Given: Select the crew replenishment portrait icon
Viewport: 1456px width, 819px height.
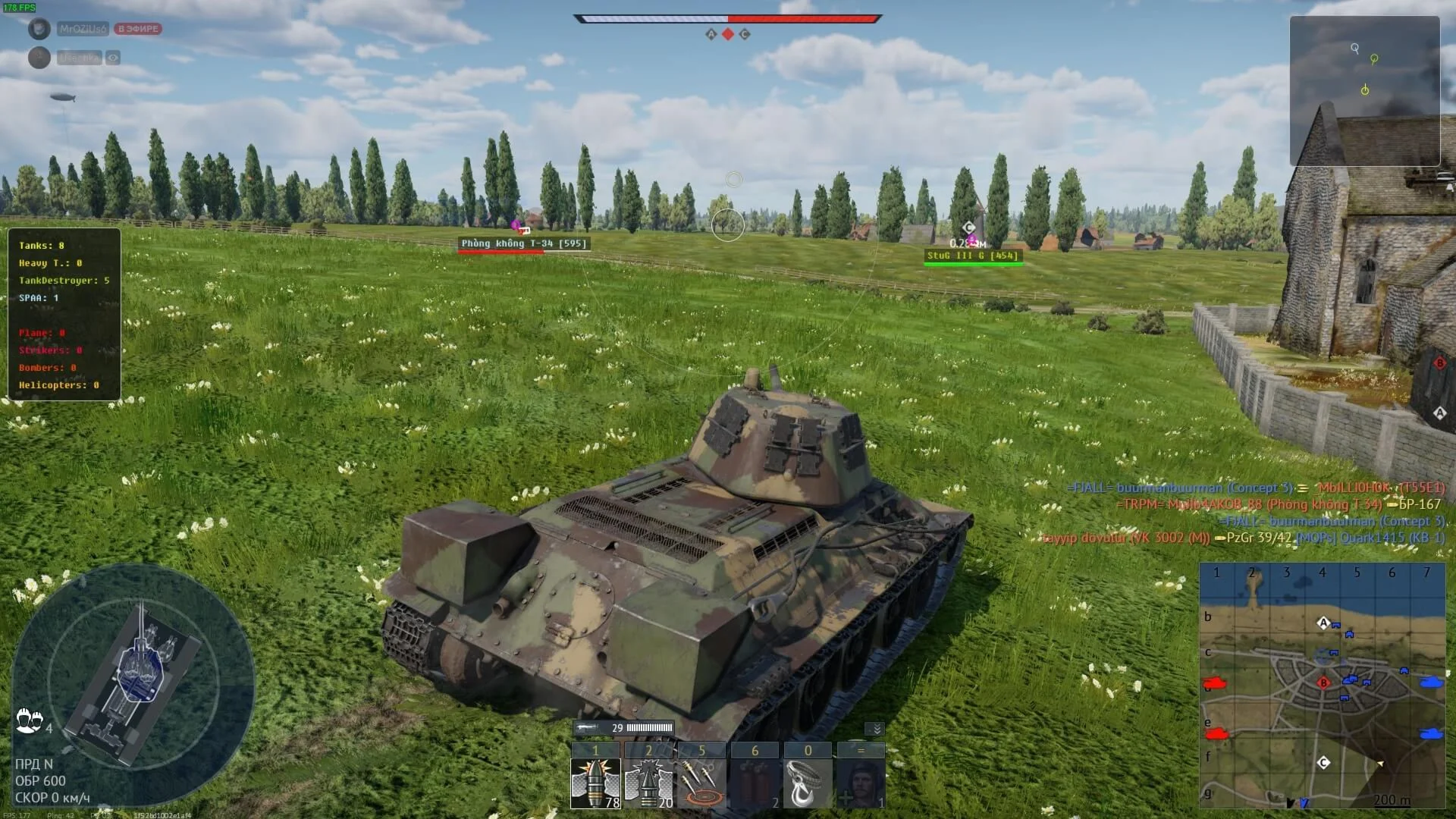Looking at the screenshot, I should [x=861, y=782].
